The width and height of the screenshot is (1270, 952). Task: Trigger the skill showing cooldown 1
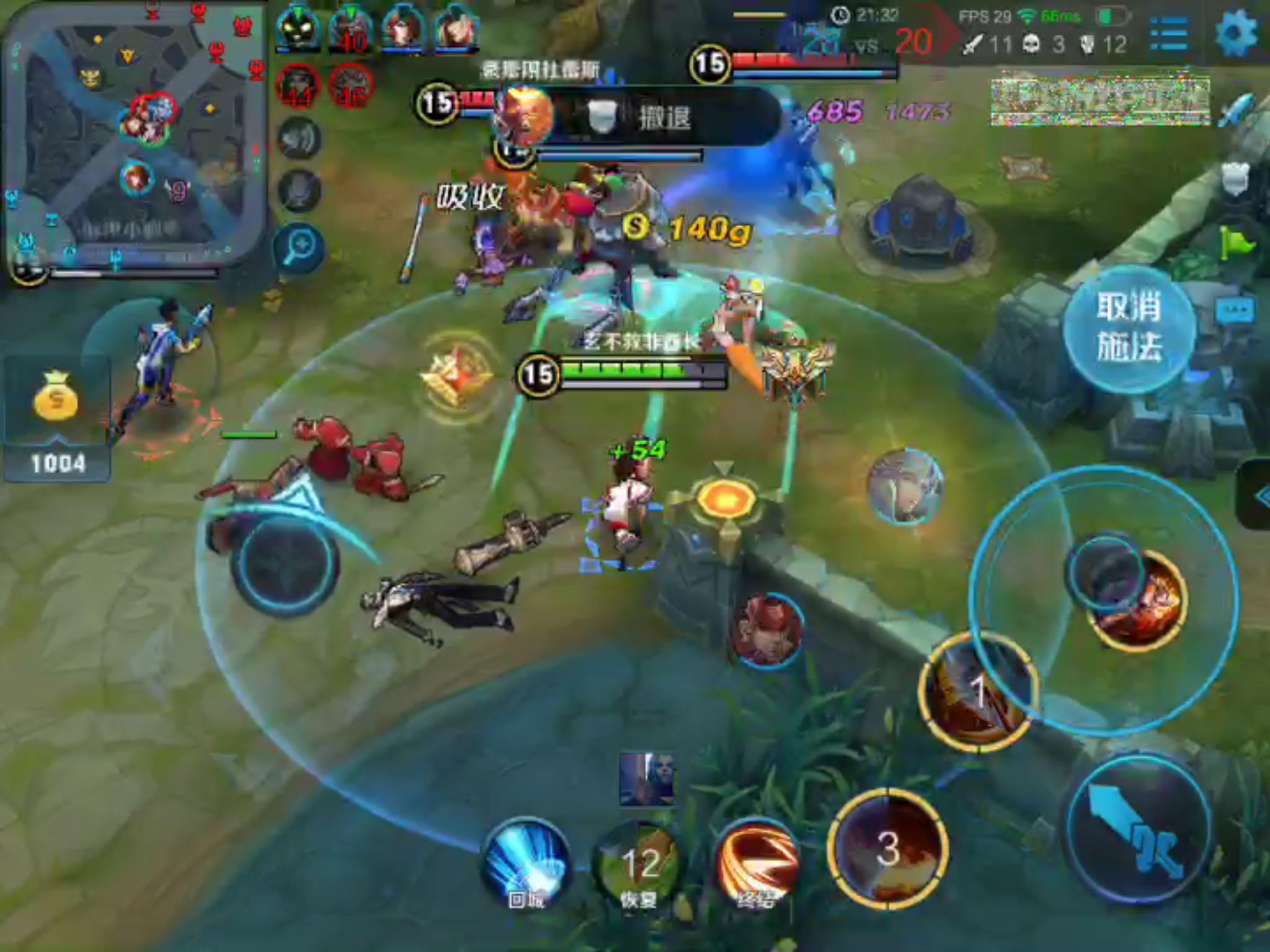pos(975,691)
